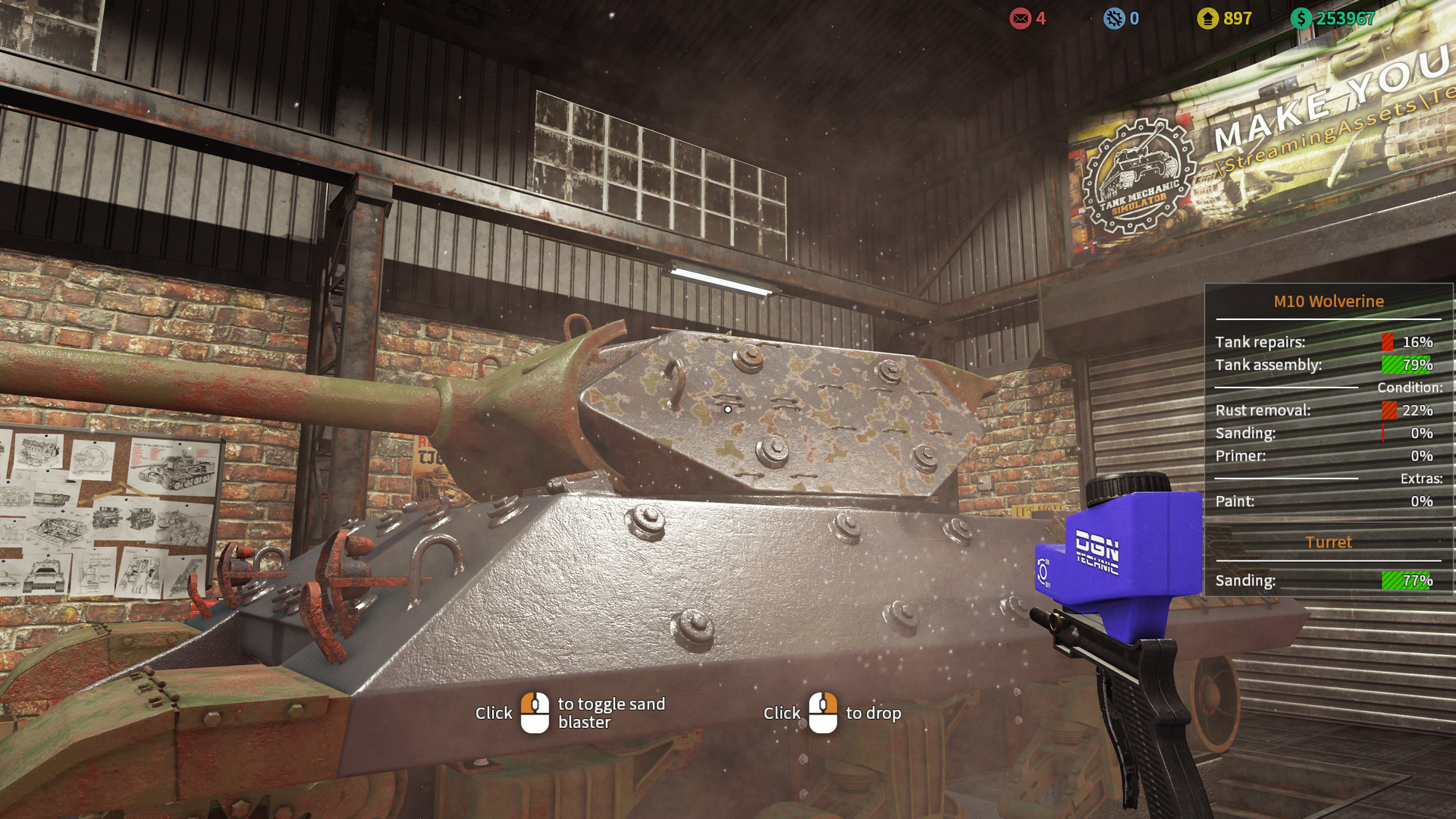This screenshot has width=1456, height=819.
Task: Toggle the crosshair dot on the turret
Action: (x=727, y=408)
